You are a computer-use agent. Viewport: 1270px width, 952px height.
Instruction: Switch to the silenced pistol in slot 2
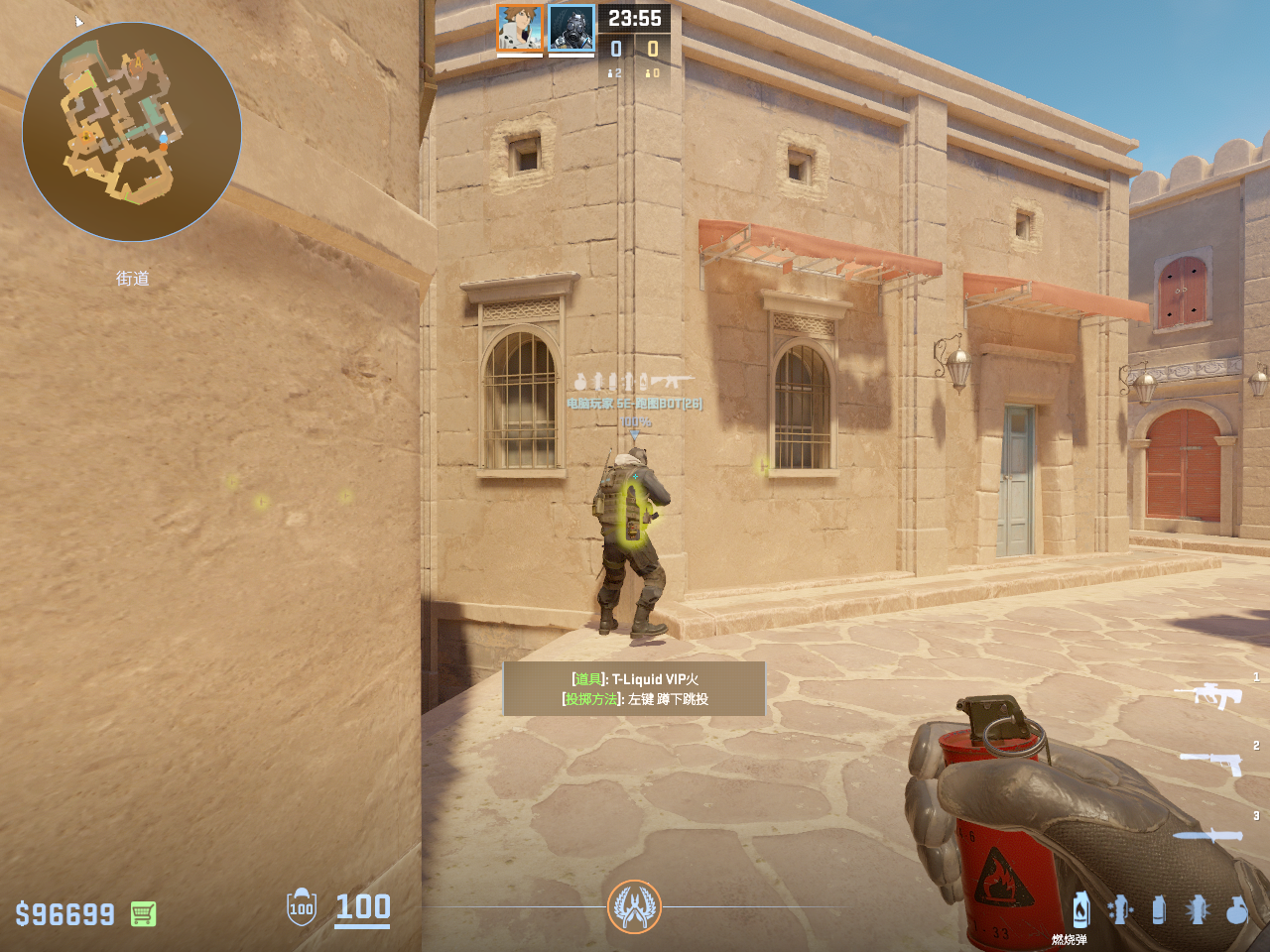(x=1211, y=763)
